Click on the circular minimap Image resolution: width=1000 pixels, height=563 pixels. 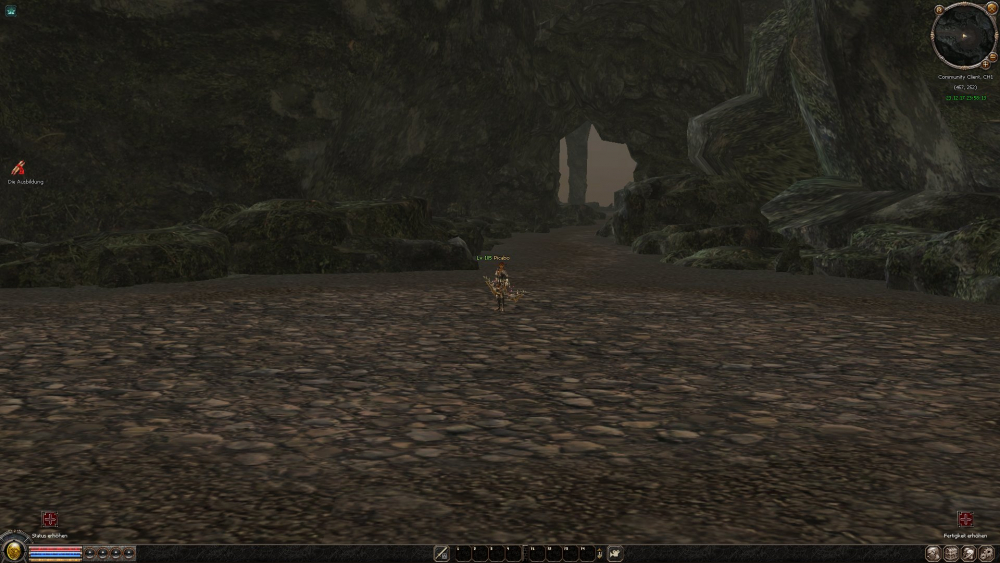(x=962, y=36)
